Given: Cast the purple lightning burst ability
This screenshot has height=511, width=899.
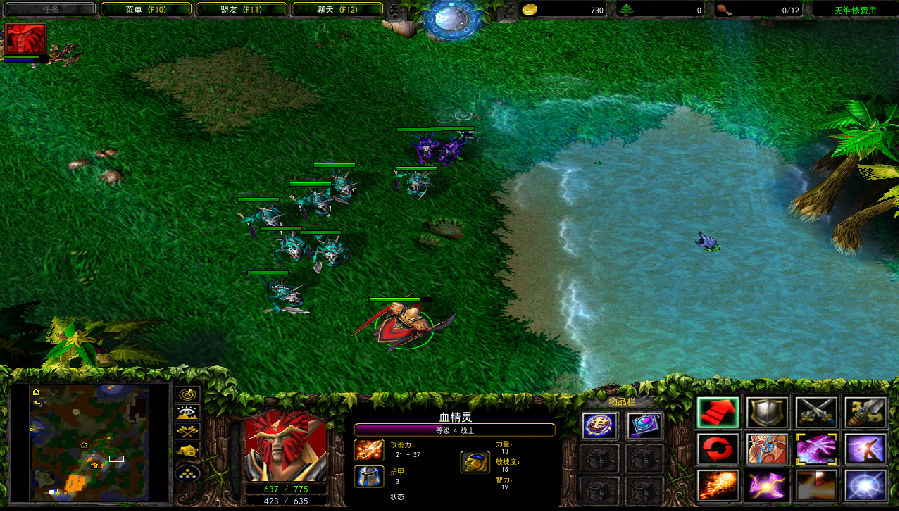Looking at the screenshot, I should tap(767, 486).
